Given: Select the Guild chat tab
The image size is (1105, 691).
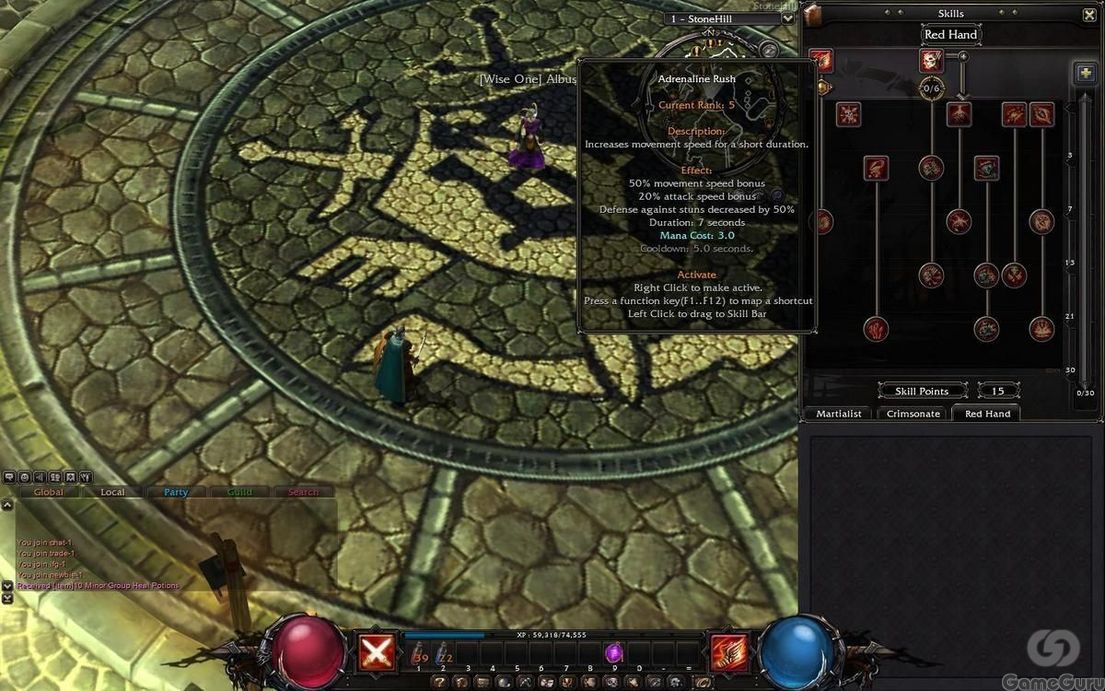Looking at the screenshot, I should [x=240, y=492].
